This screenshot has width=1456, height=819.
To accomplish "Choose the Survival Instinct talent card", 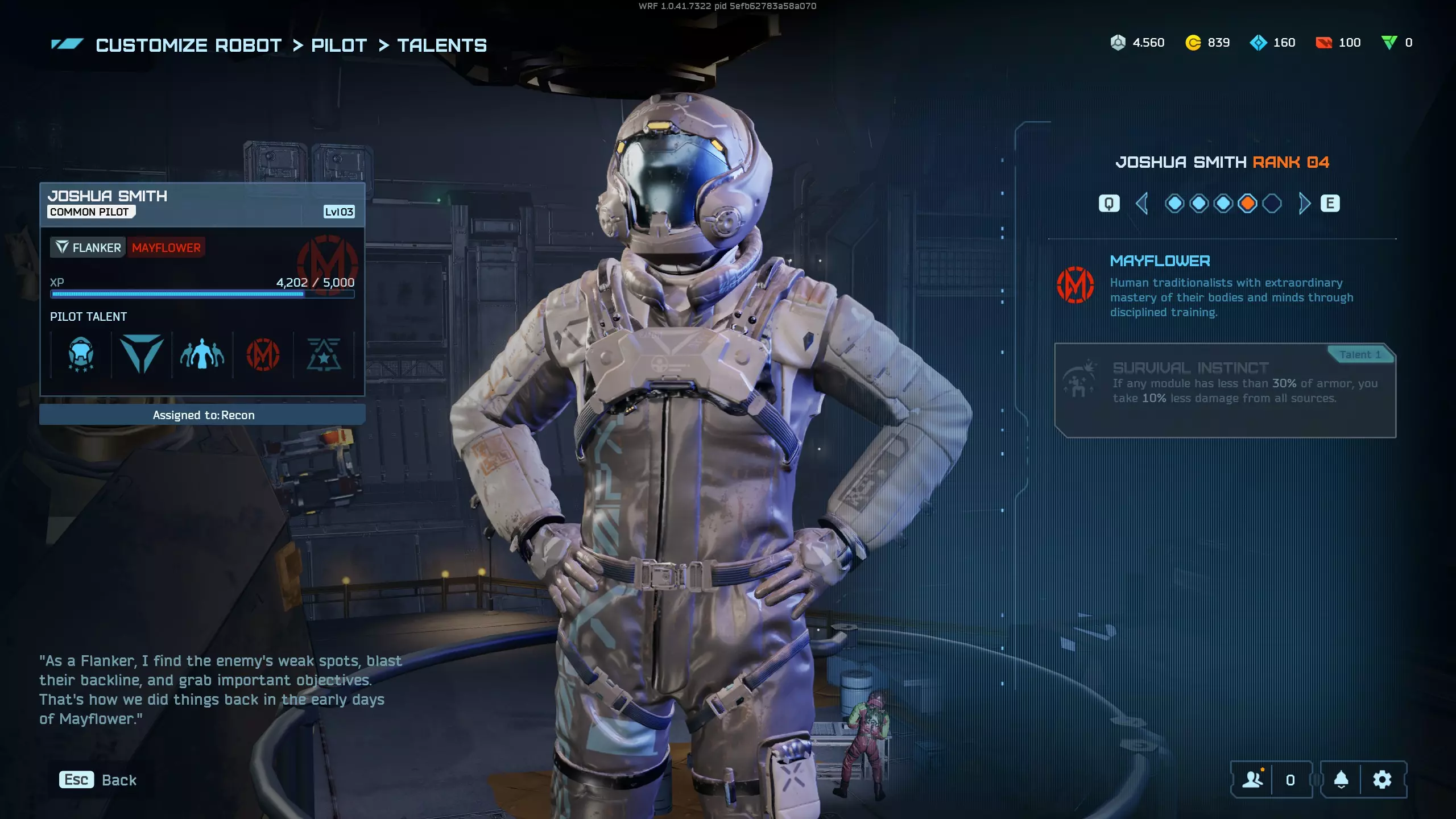I will tap(1225, 390).
